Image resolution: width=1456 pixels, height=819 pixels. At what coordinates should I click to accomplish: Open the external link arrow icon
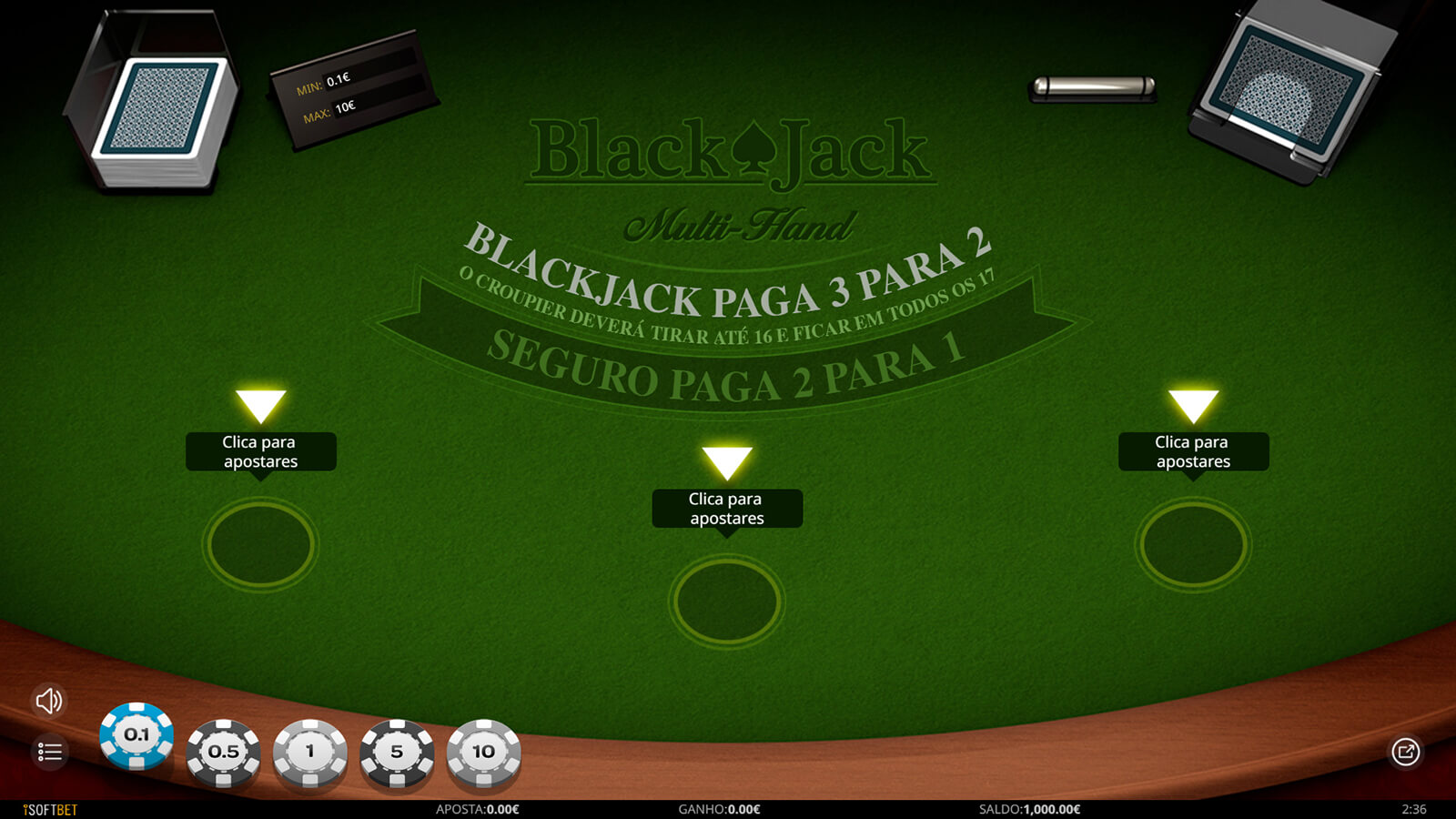pyautogui.click(x=1405, y=753)
